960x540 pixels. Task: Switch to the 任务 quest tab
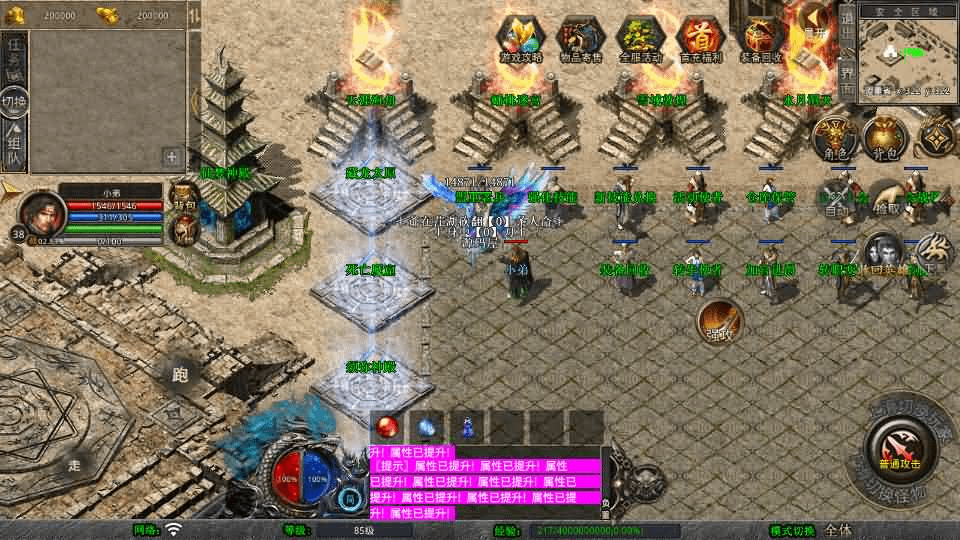14,55
